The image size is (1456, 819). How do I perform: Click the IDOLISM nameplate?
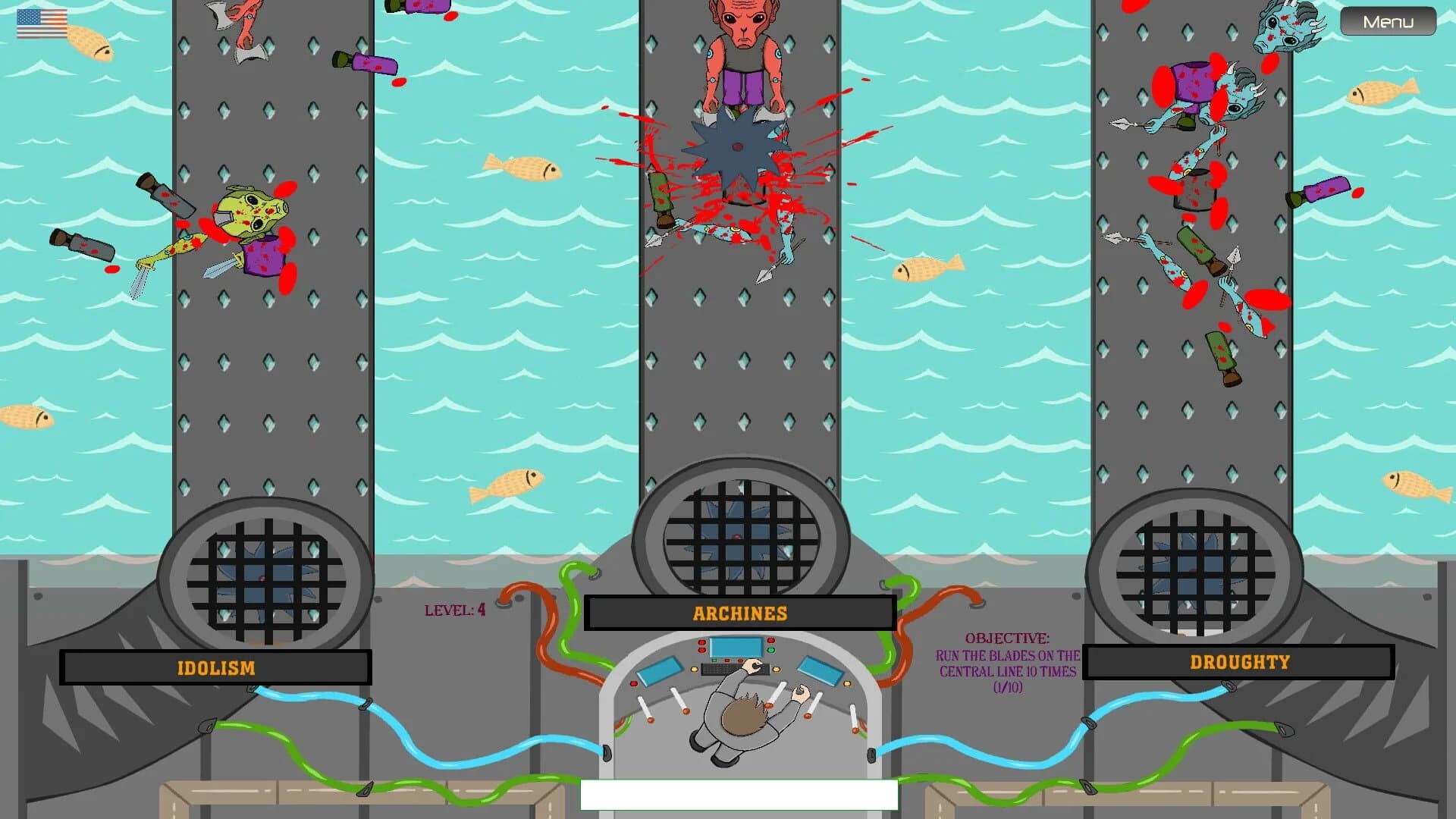click(216, 667)
